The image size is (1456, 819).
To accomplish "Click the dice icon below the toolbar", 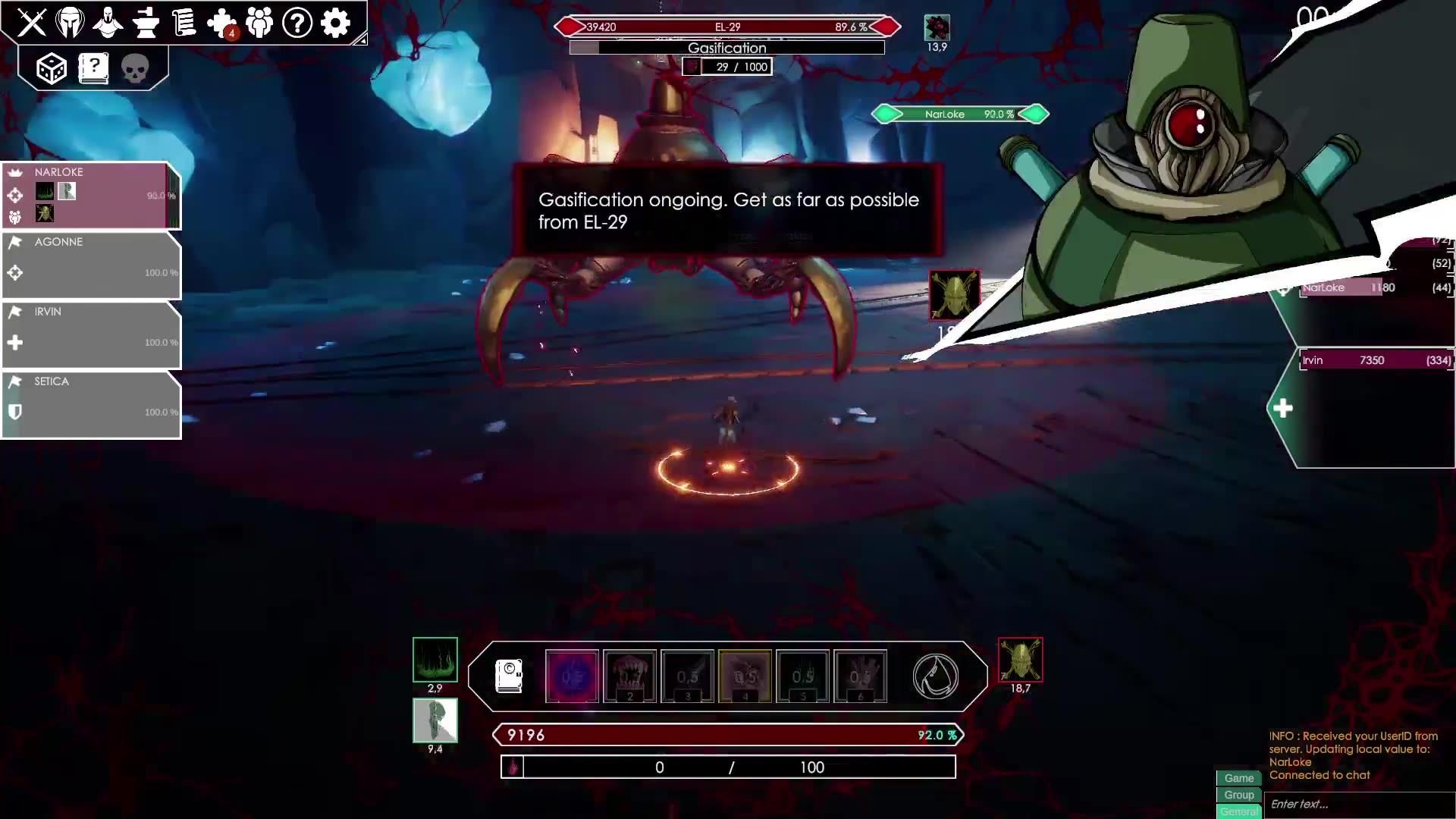I will (51, 68).
